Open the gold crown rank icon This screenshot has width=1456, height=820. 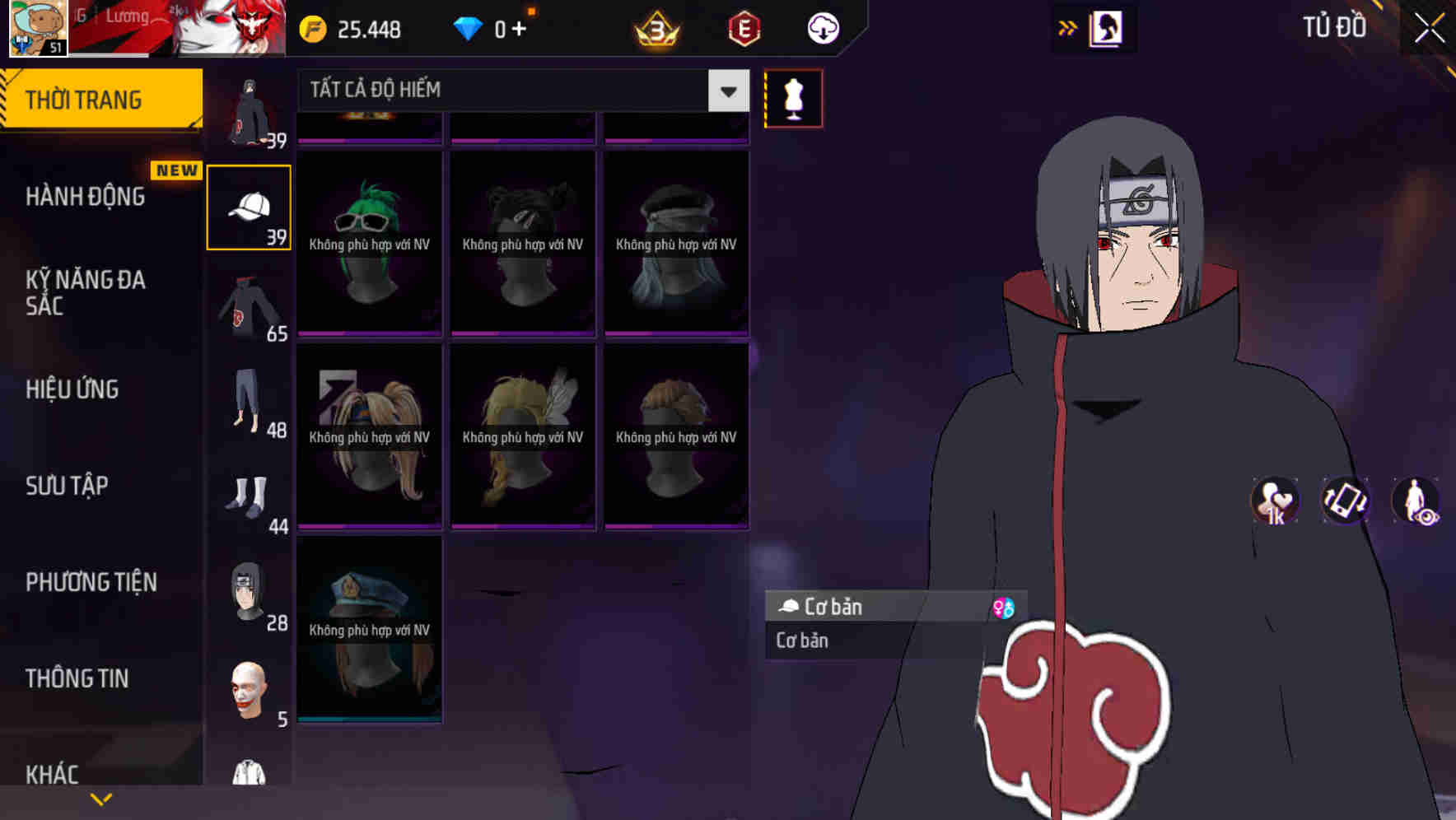point(655,27)
